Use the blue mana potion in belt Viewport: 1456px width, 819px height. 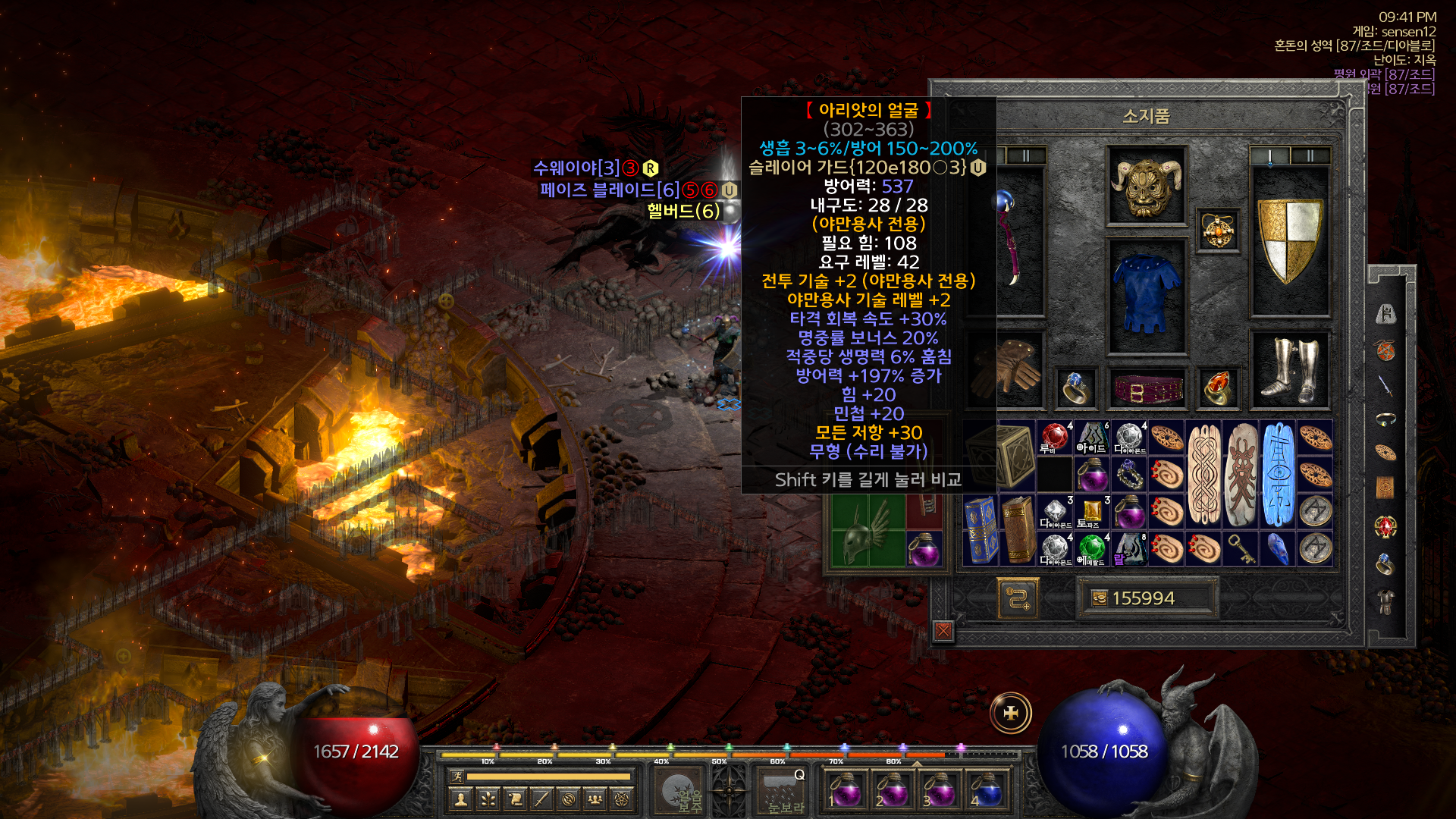click(x=985, y=790)
